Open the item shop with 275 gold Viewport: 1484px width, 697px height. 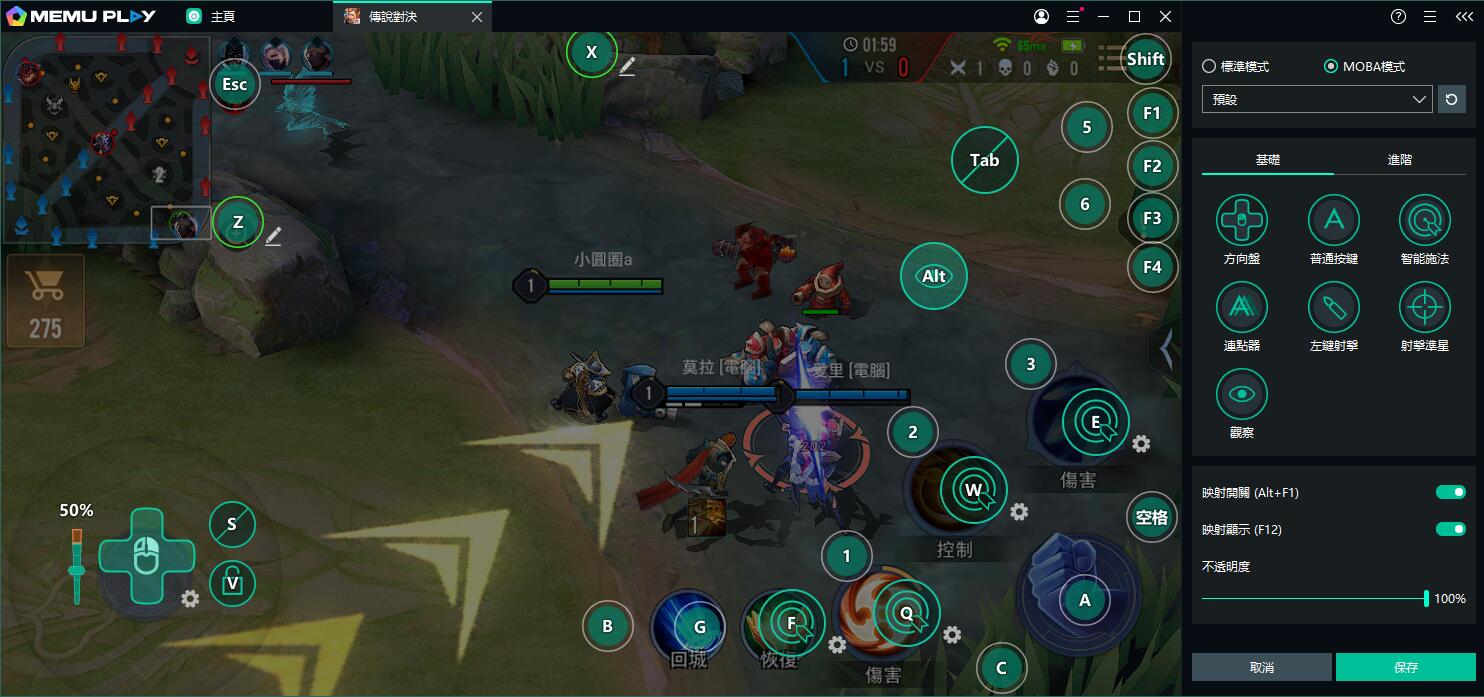(45, 298)
